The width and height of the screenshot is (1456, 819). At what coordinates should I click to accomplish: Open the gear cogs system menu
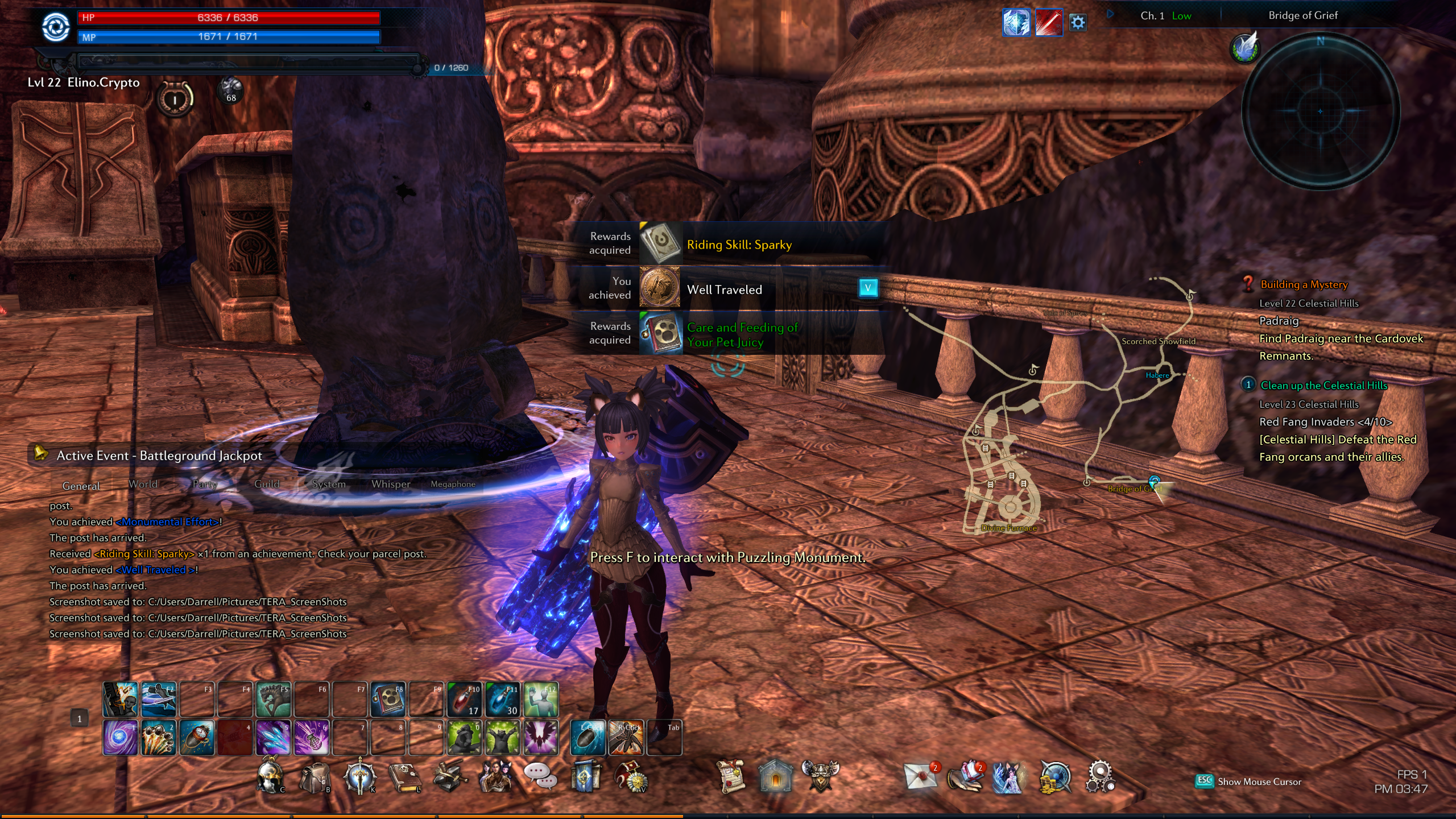[1100, 777]
